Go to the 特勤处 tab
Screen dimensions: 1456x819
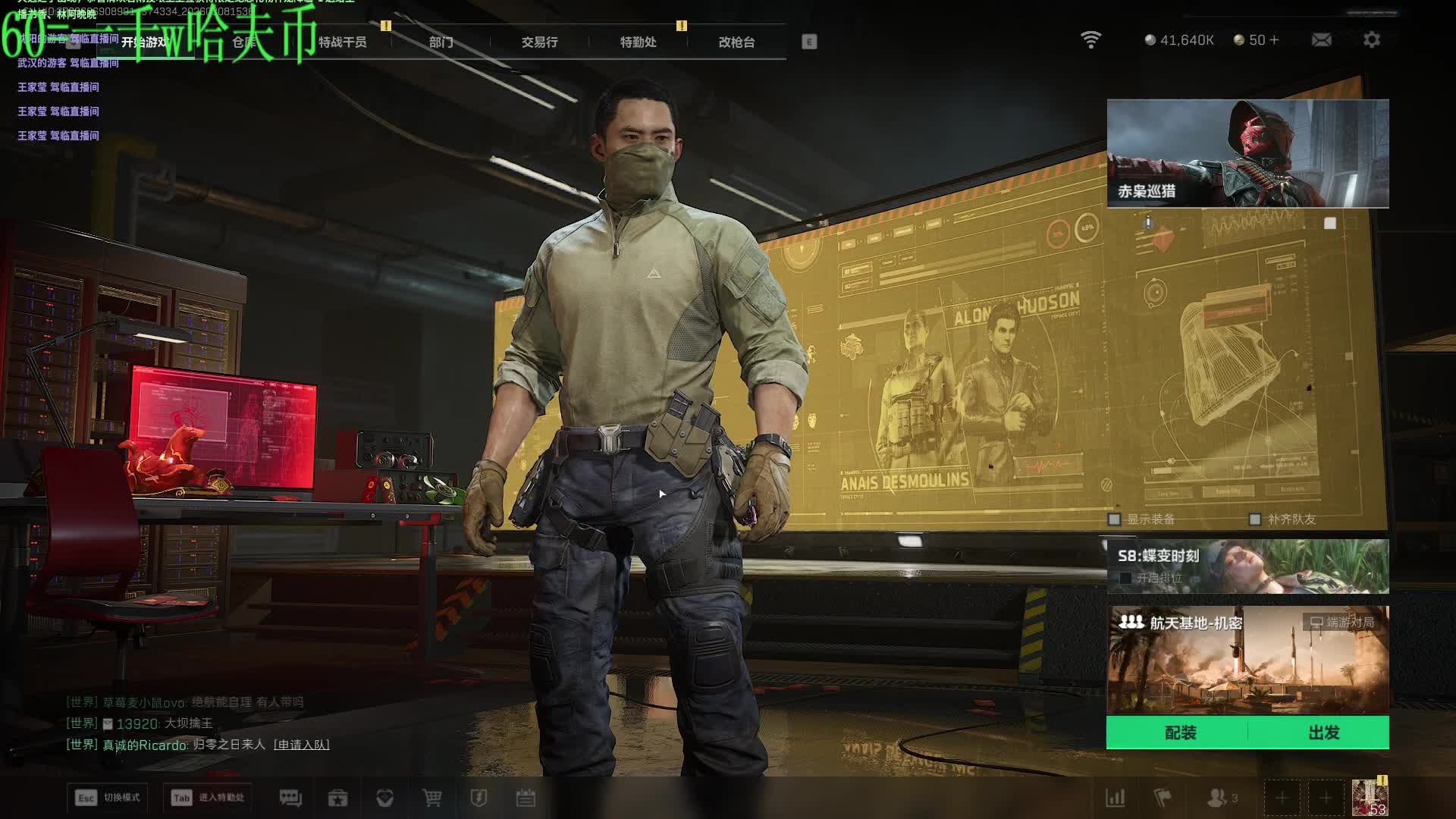[638, 42]
